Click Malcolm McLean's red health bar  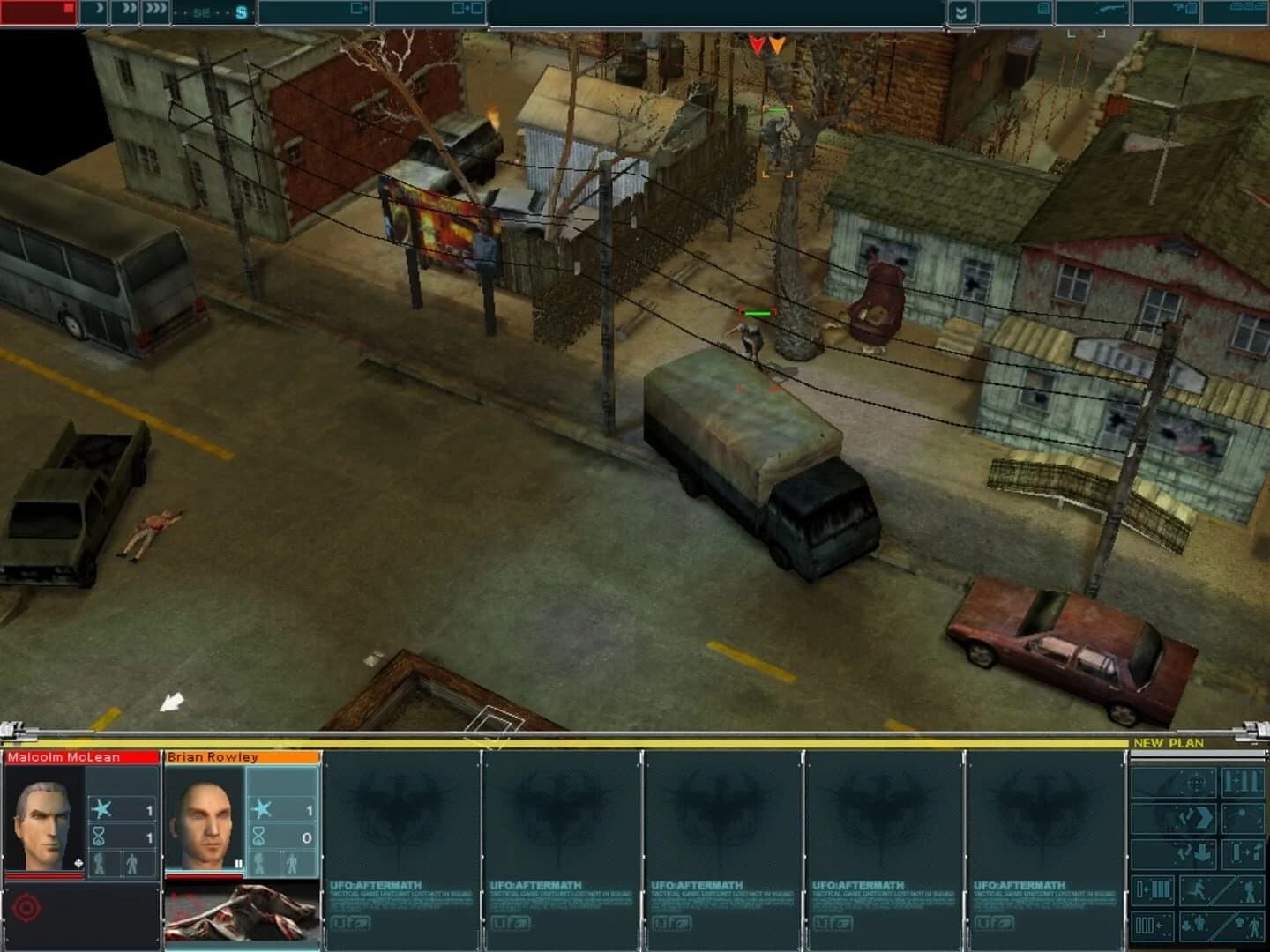coord(44,876)
